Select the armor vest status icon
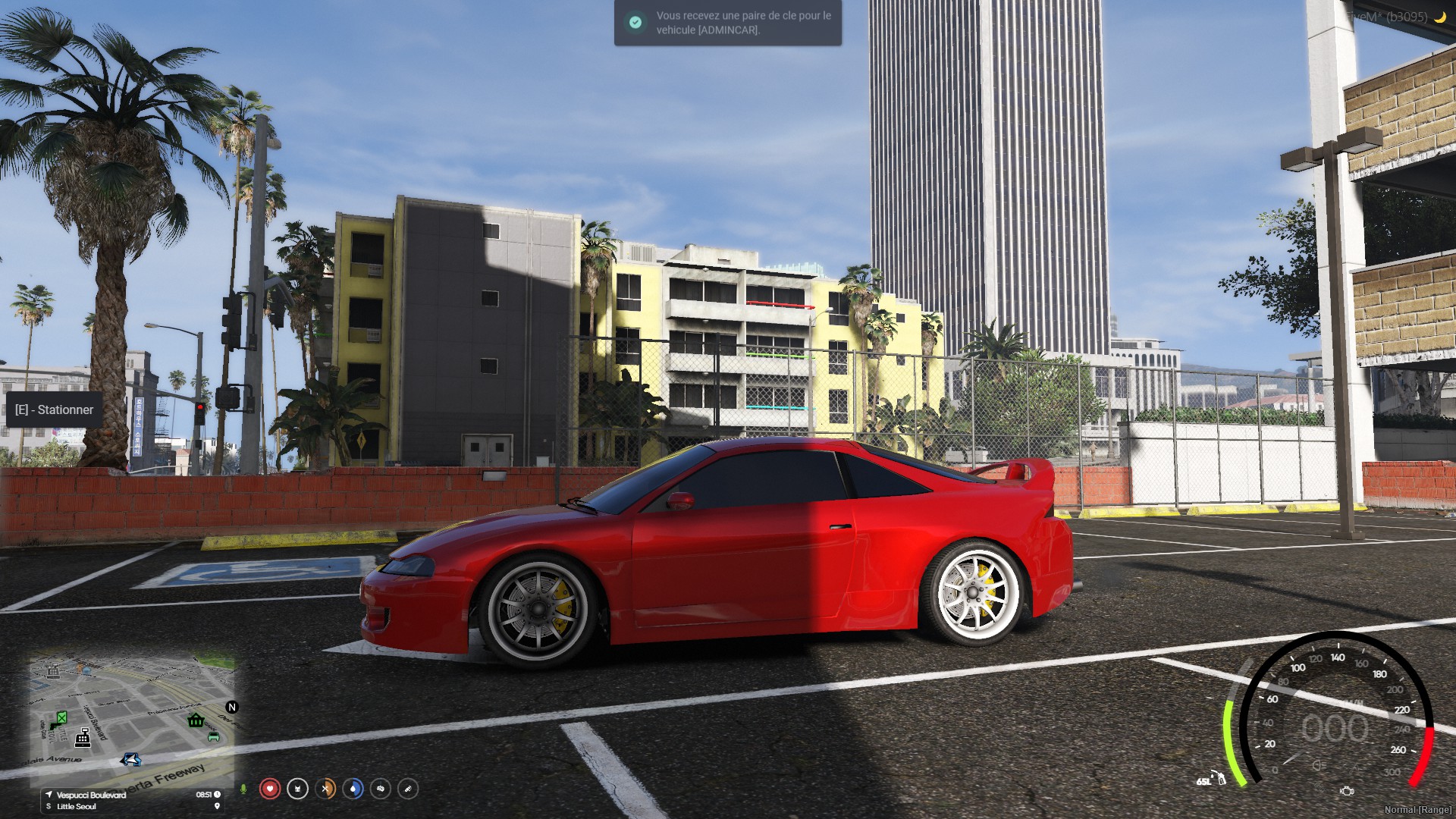This screenshot has width=1456, height=819. pos(297,789)
